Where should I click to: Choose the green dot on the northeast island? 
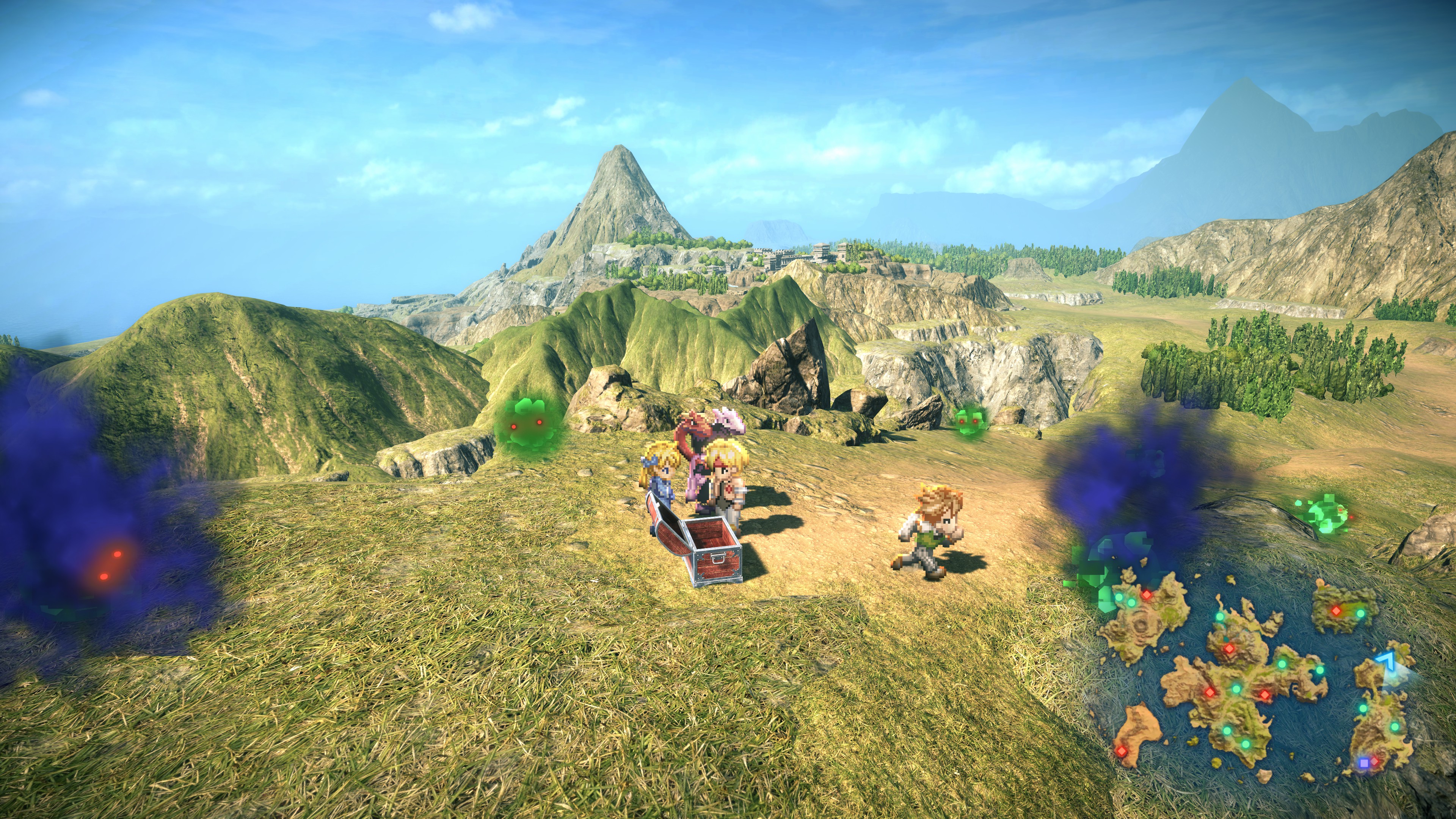(1360, 613)
